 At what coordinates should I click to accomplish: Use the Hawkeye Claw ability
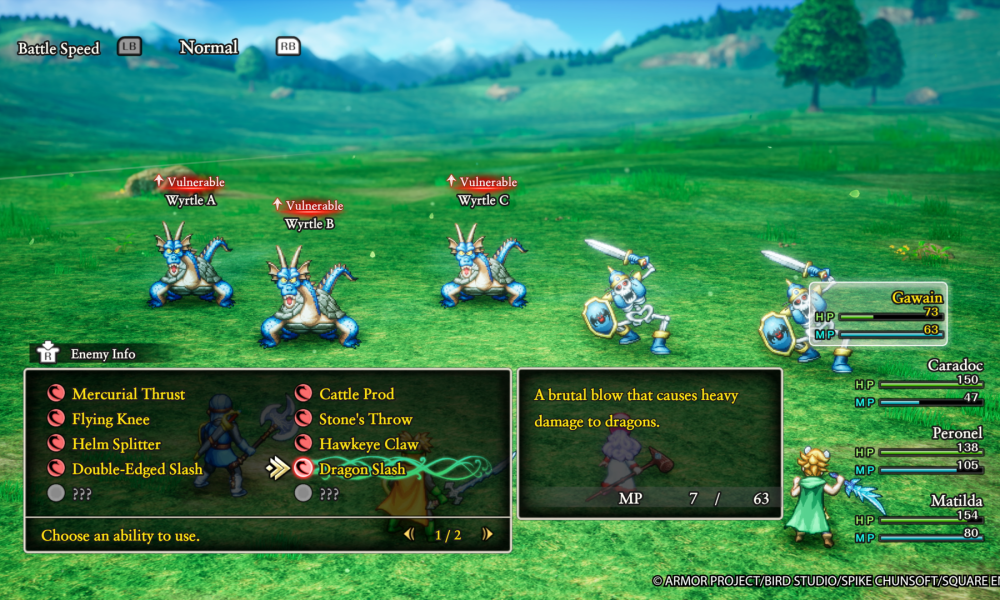coord(368,444)
